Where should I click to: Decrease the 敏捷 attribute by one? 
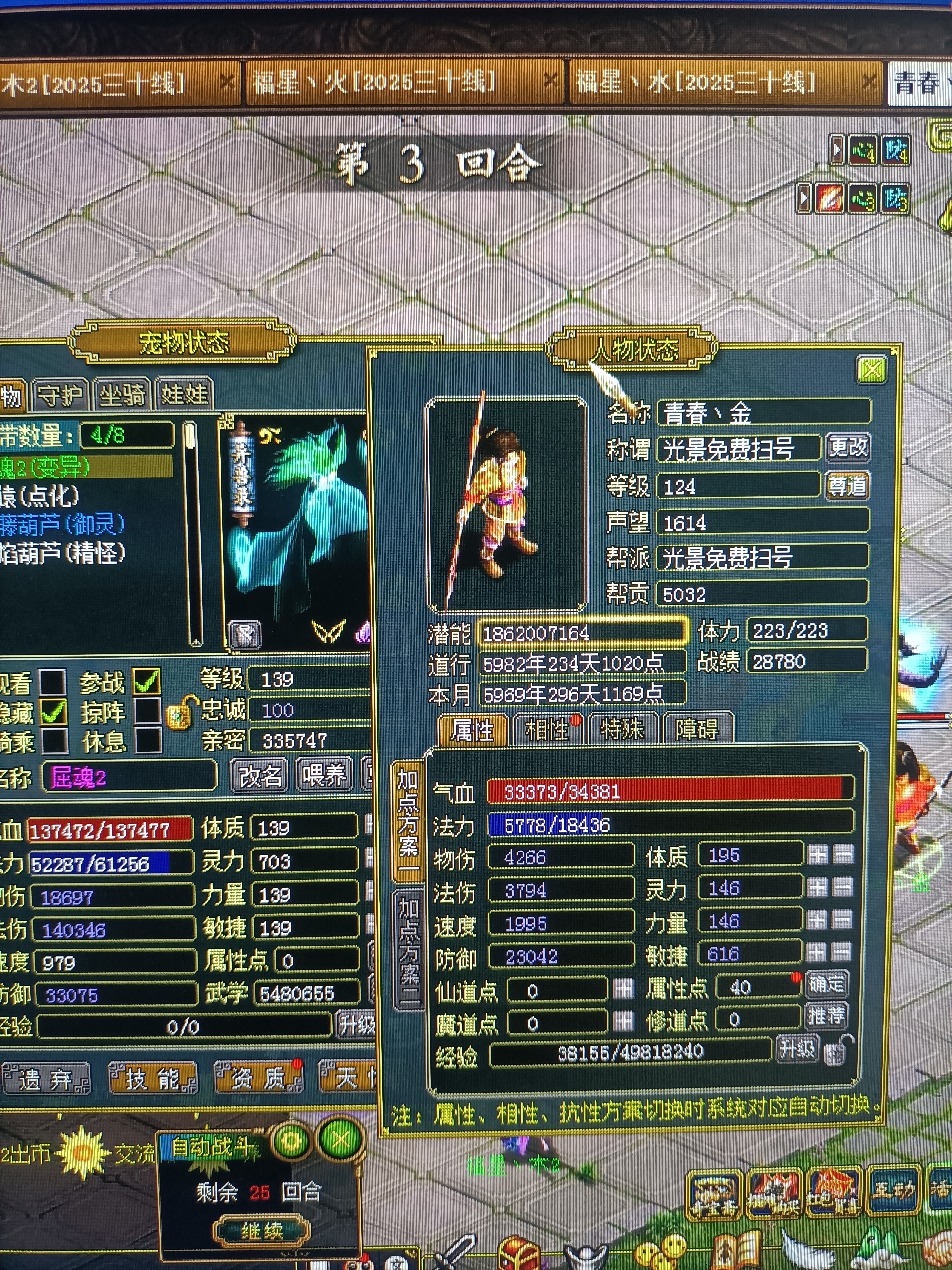point(843,954)
